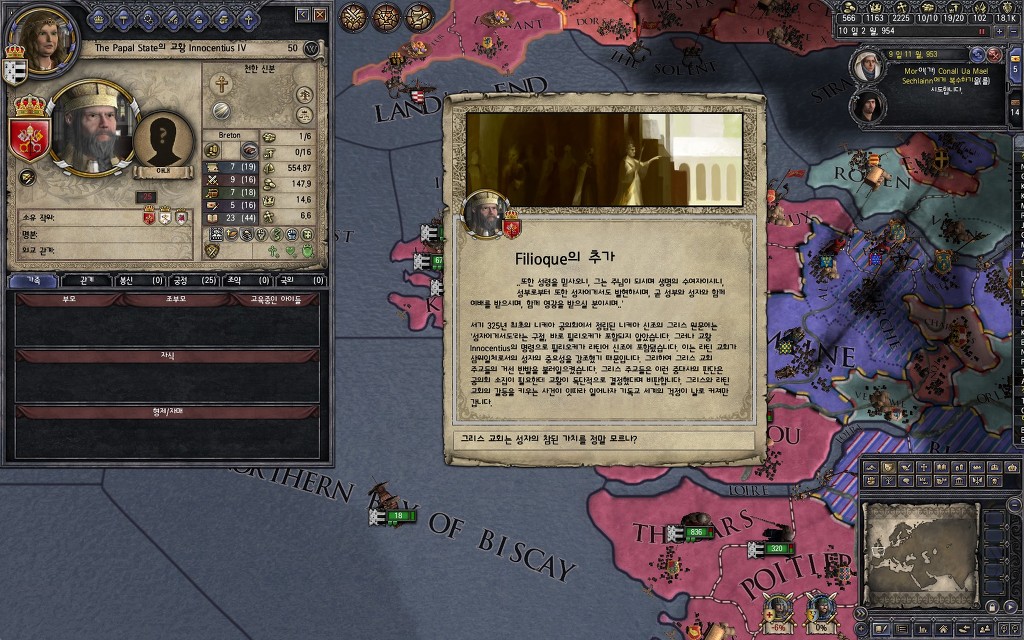Click the Papal State coat of arms
The width and height of the screenshot is (1024, 640).
pyautogui.click(x=29, y=138)
